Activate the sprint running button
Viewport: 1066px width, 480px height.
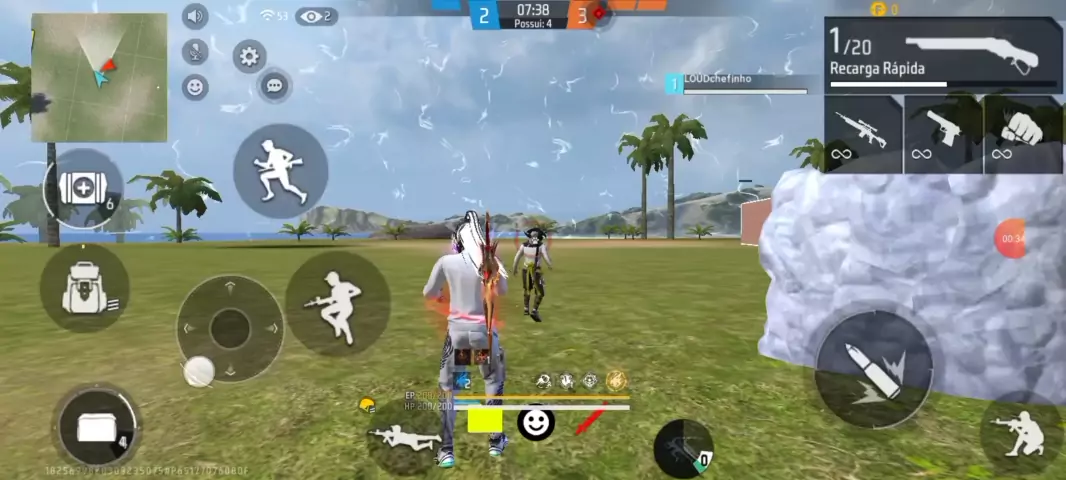280,170
